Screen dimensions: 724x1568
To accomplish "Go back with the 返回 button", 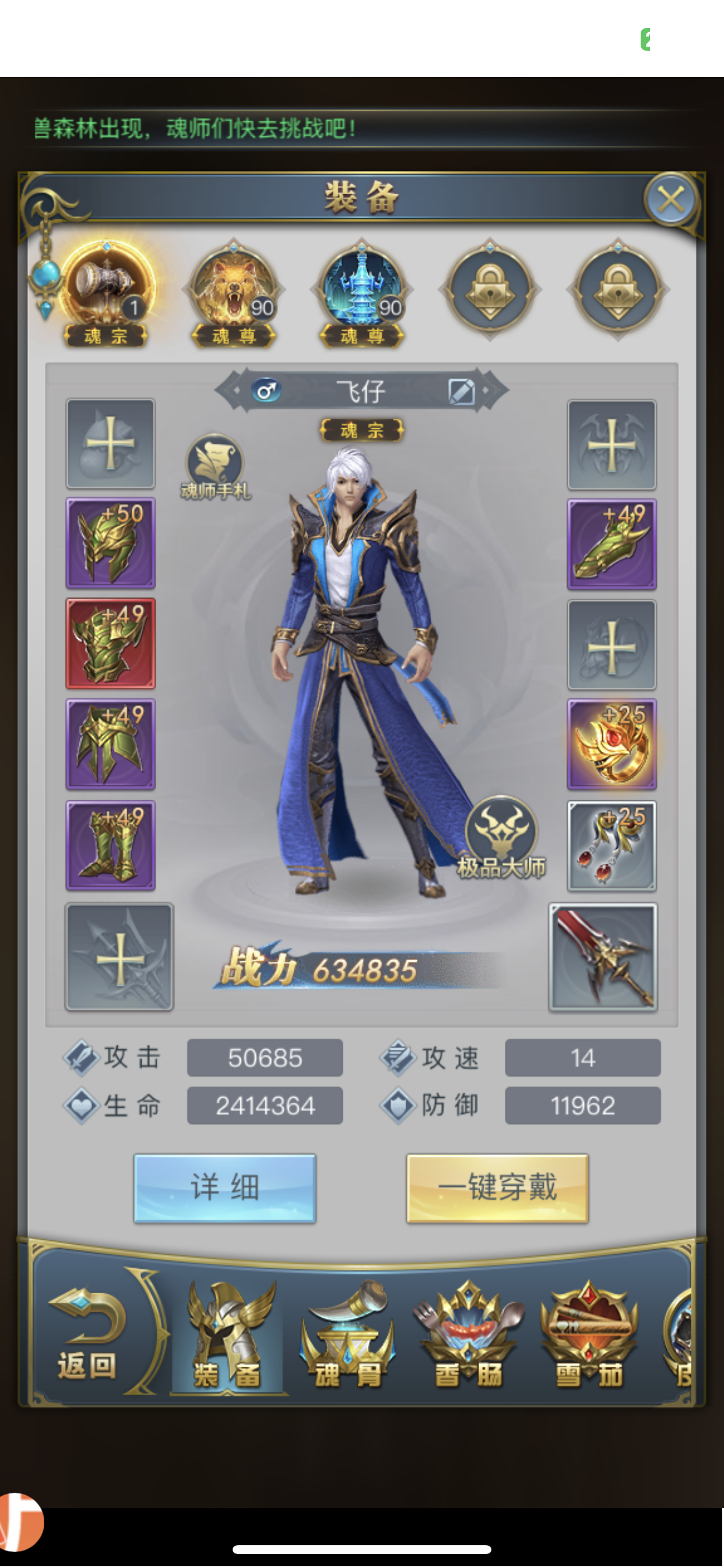I will [x=87, y=1332].
